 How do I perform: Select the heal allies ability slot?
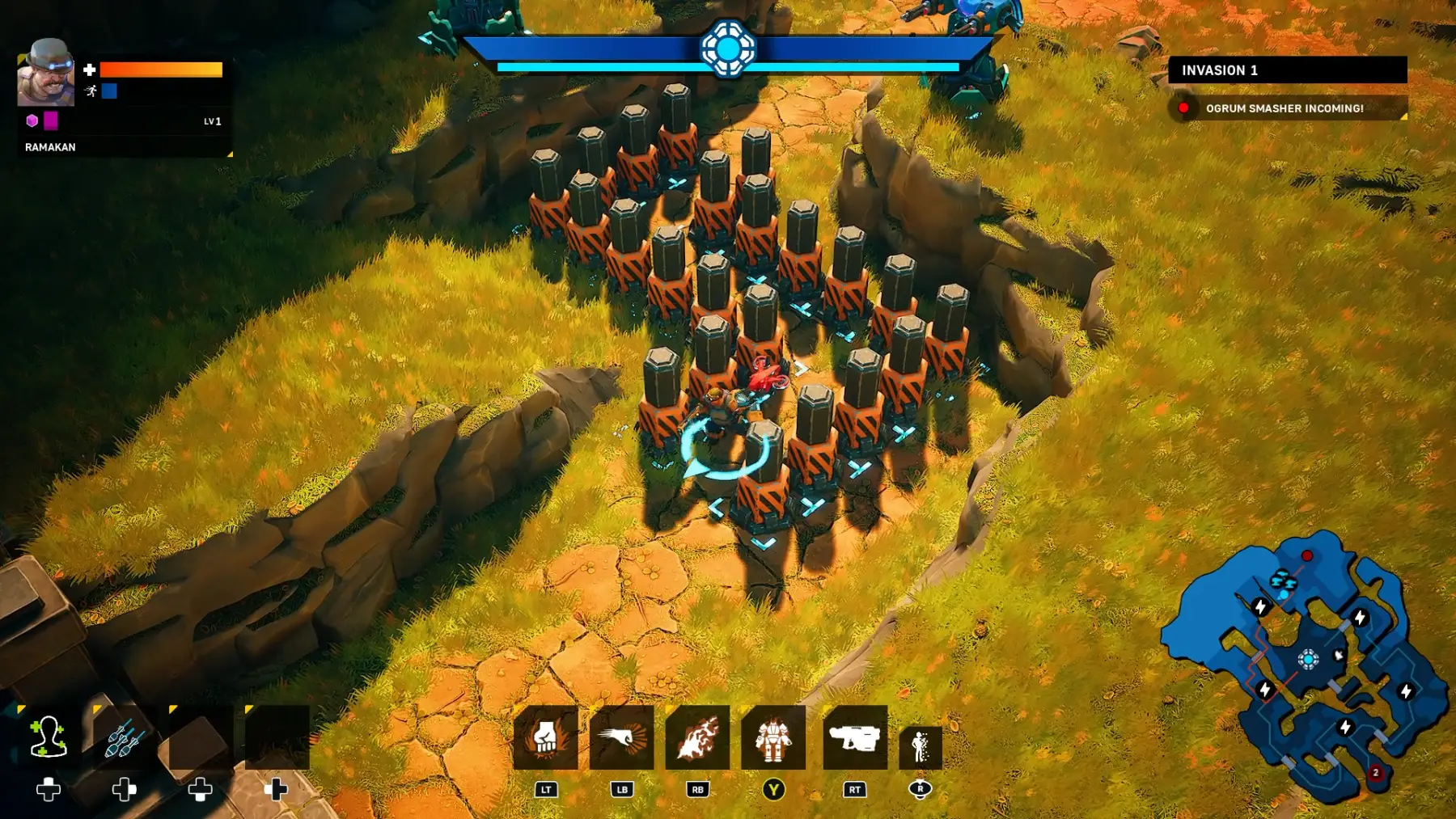pyautogui.click(x=49, y=737)
